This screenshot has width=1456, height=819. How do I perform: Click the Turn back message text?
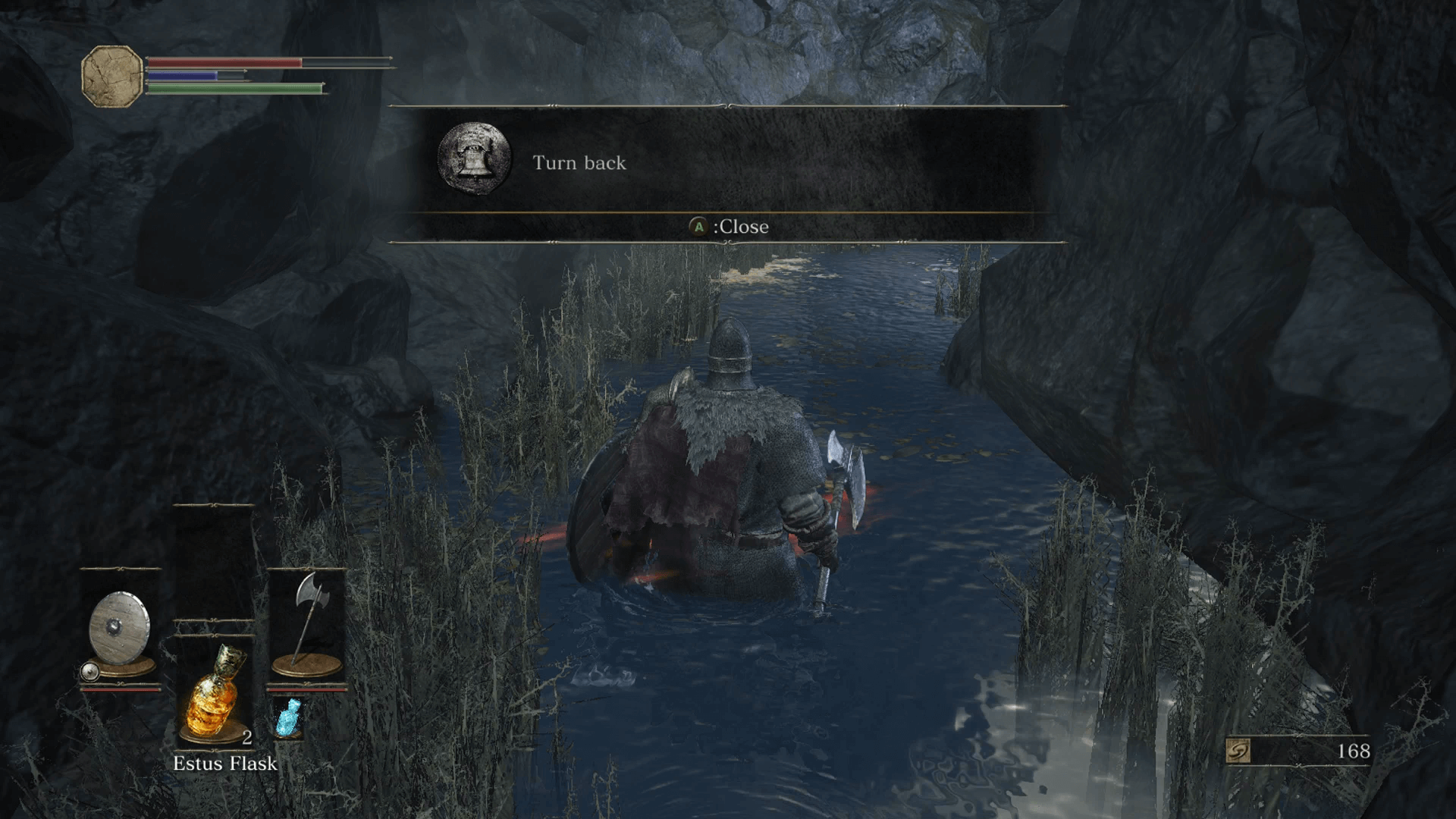(x=579, y=163)
